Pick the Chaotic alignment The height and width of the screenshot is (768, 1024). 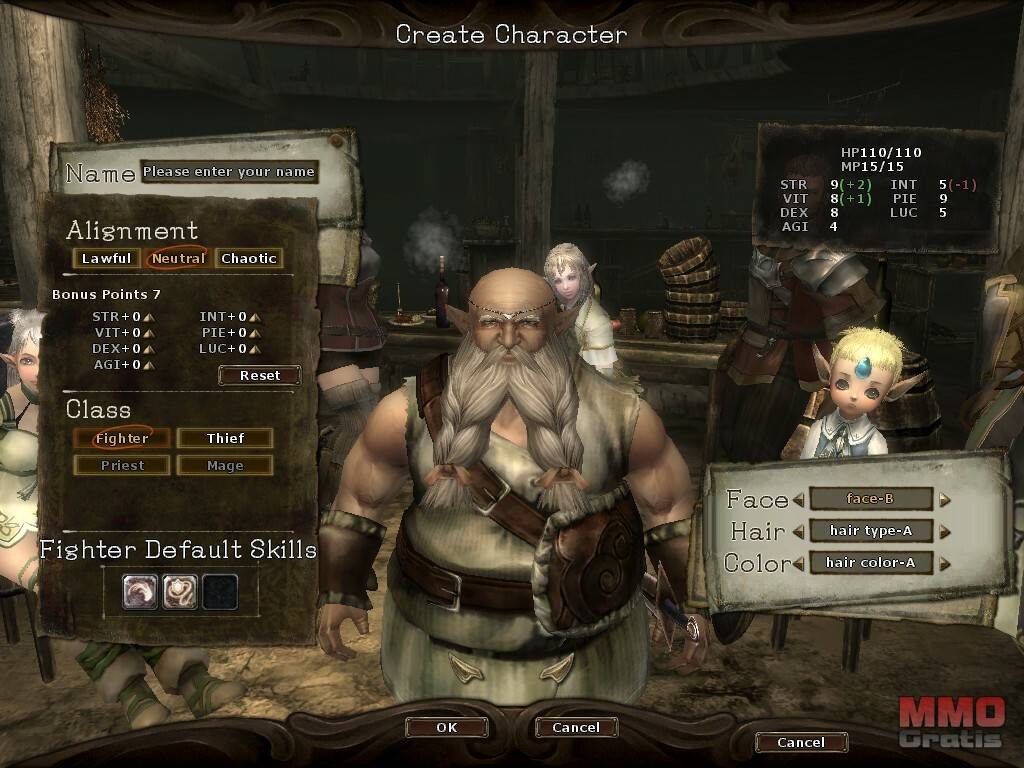249,258
